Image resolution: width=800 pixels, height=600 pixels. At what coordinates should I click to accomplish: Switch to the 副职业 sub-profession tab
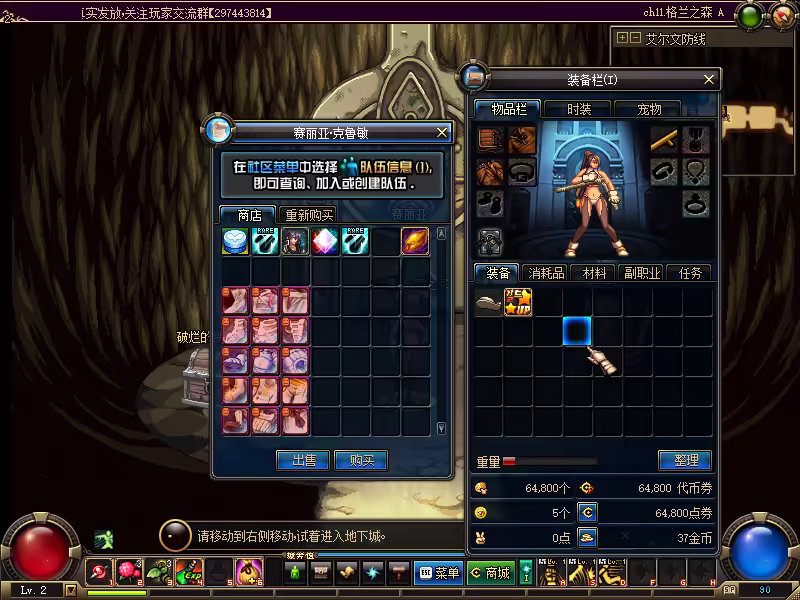[x=641, y=272]
